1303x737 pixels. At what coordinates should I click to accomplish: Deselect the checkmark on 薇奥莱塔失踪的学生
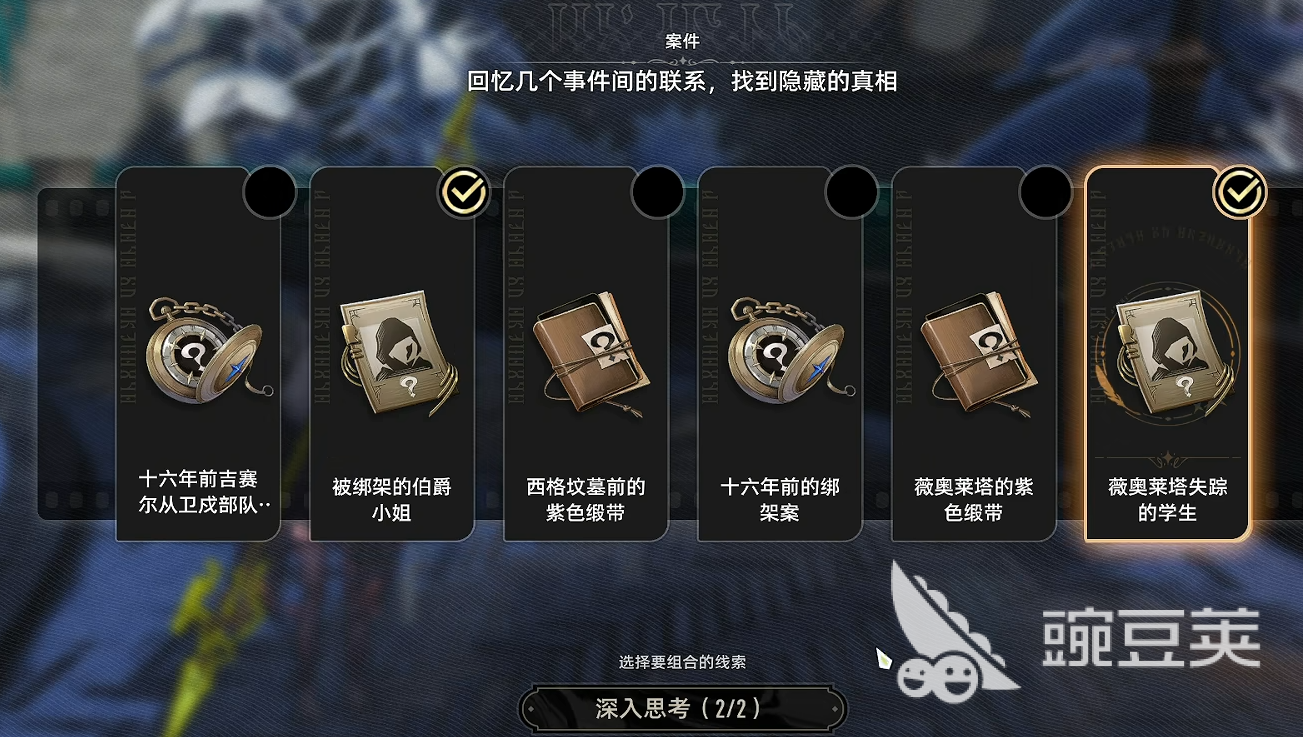coord(1240,191)
